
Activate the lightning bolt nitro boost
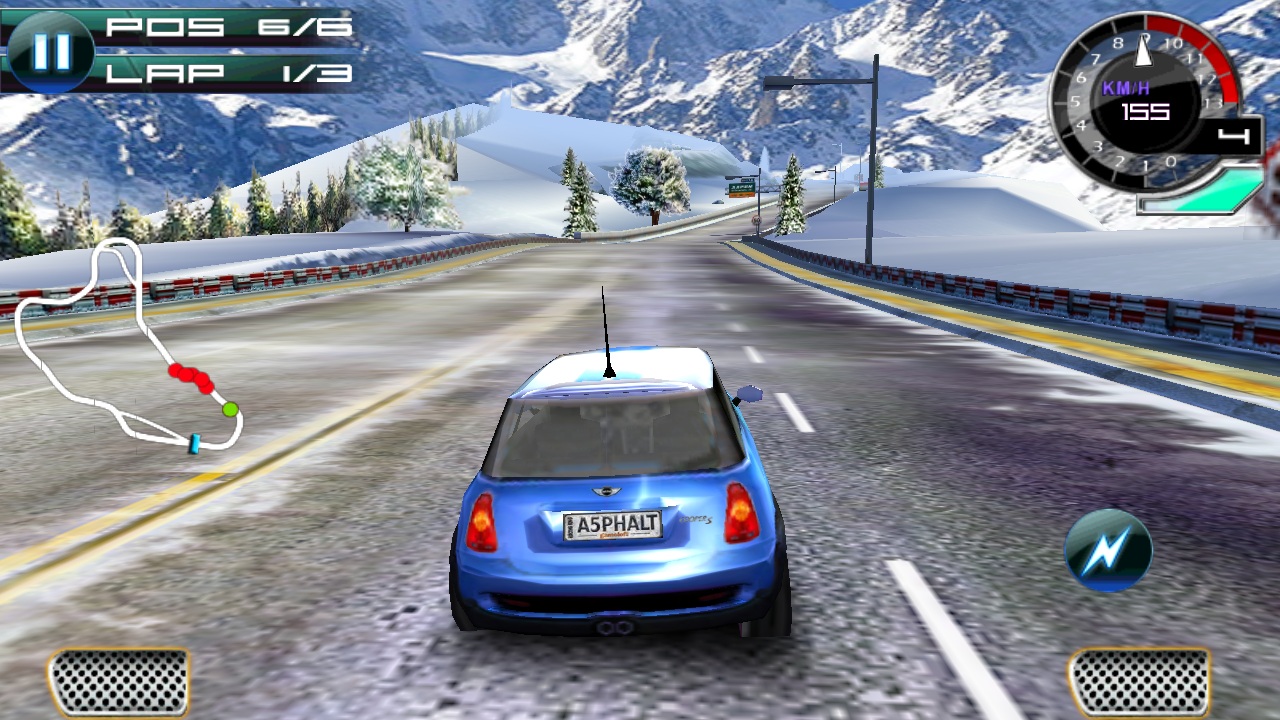tap(1108, 549)
